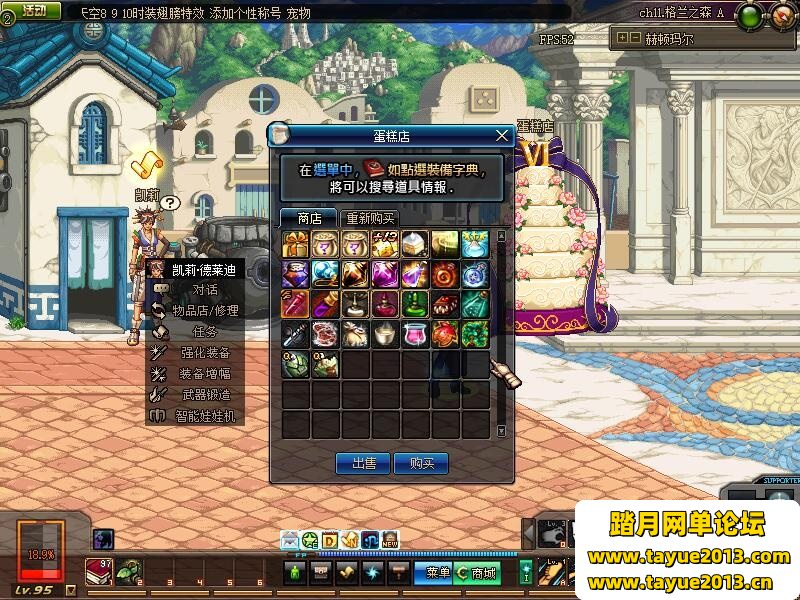
Task: Open the 智能娃娃机 option
Action: 205,415
